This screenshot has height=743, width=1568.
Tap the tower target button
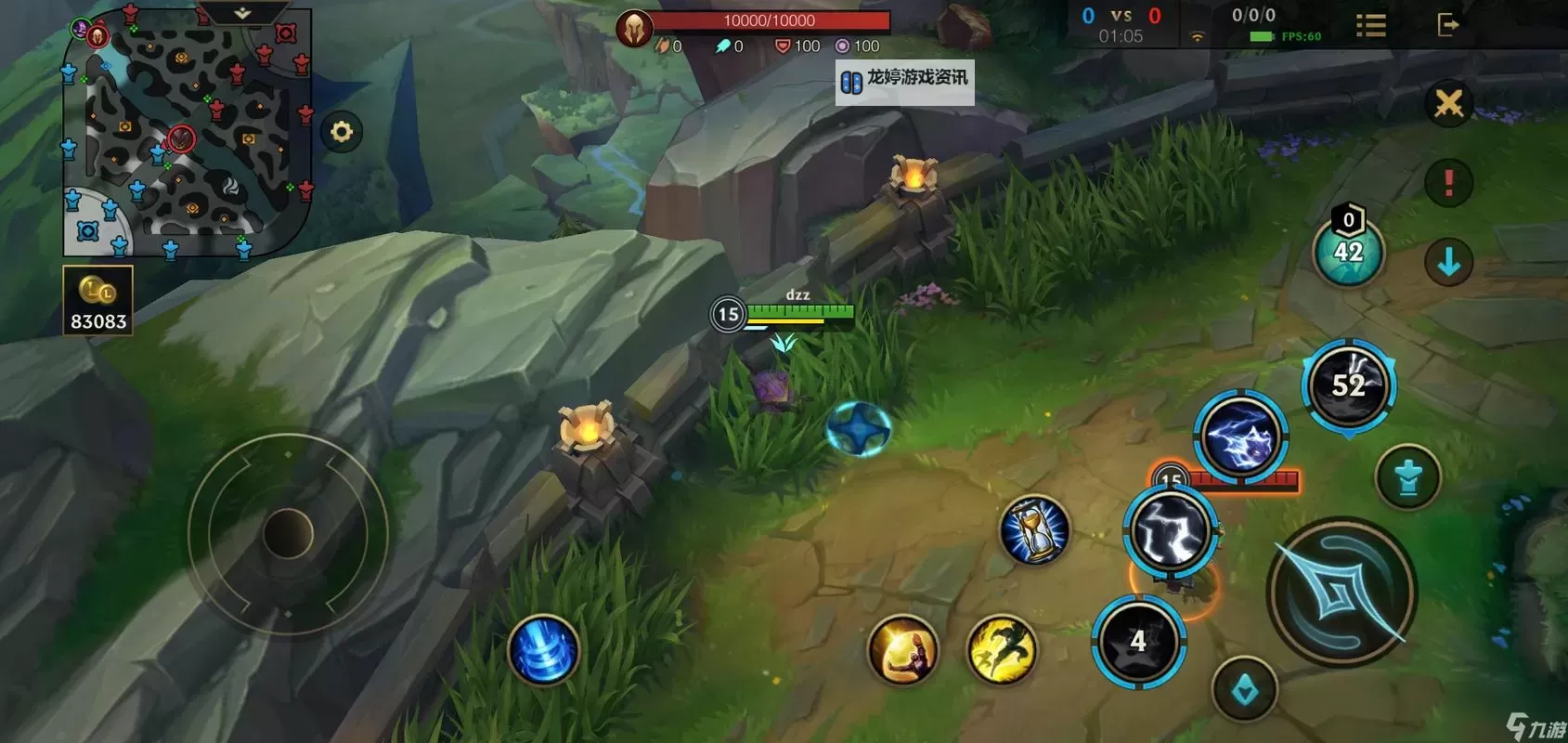pos(1407,477)
